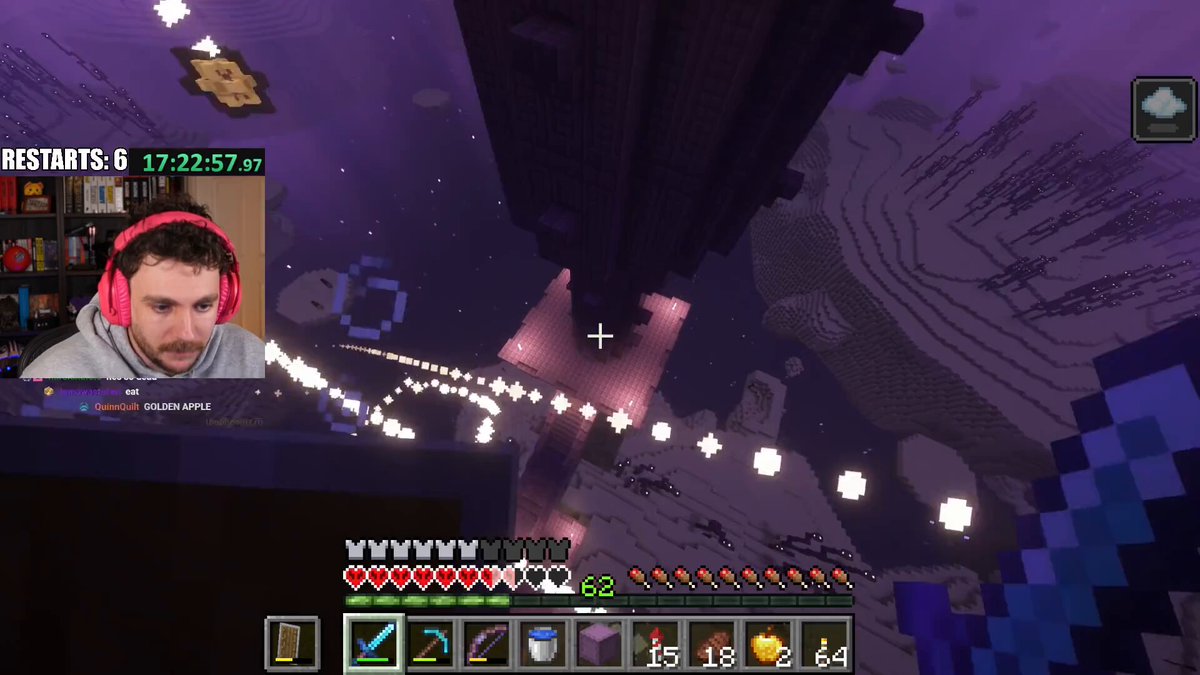Click the streamer webcam overlay
Screen dimensions: 1200x675
[132, 277]
